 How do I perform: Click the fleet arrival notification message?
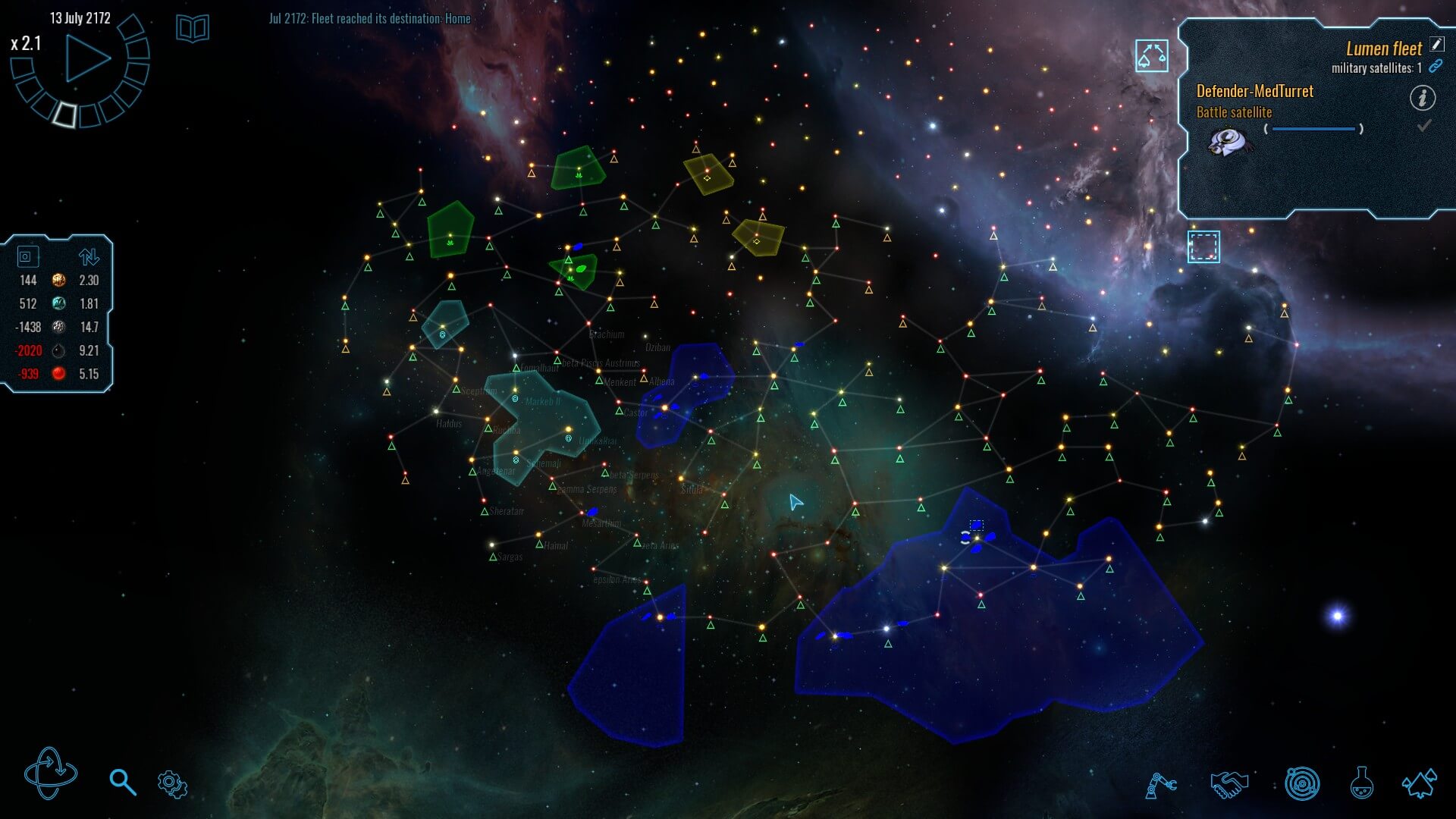369,18
